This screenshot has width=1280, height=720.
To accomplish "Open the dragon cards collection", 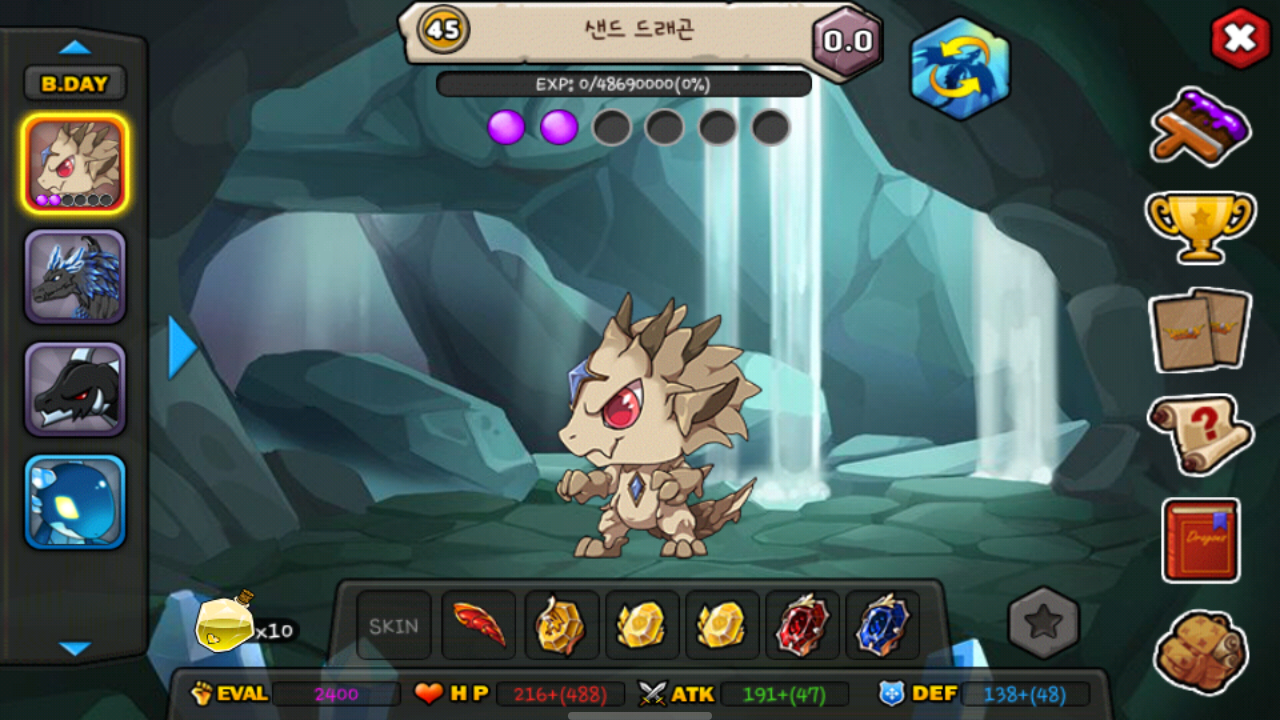I will (x=1200, y=328).
